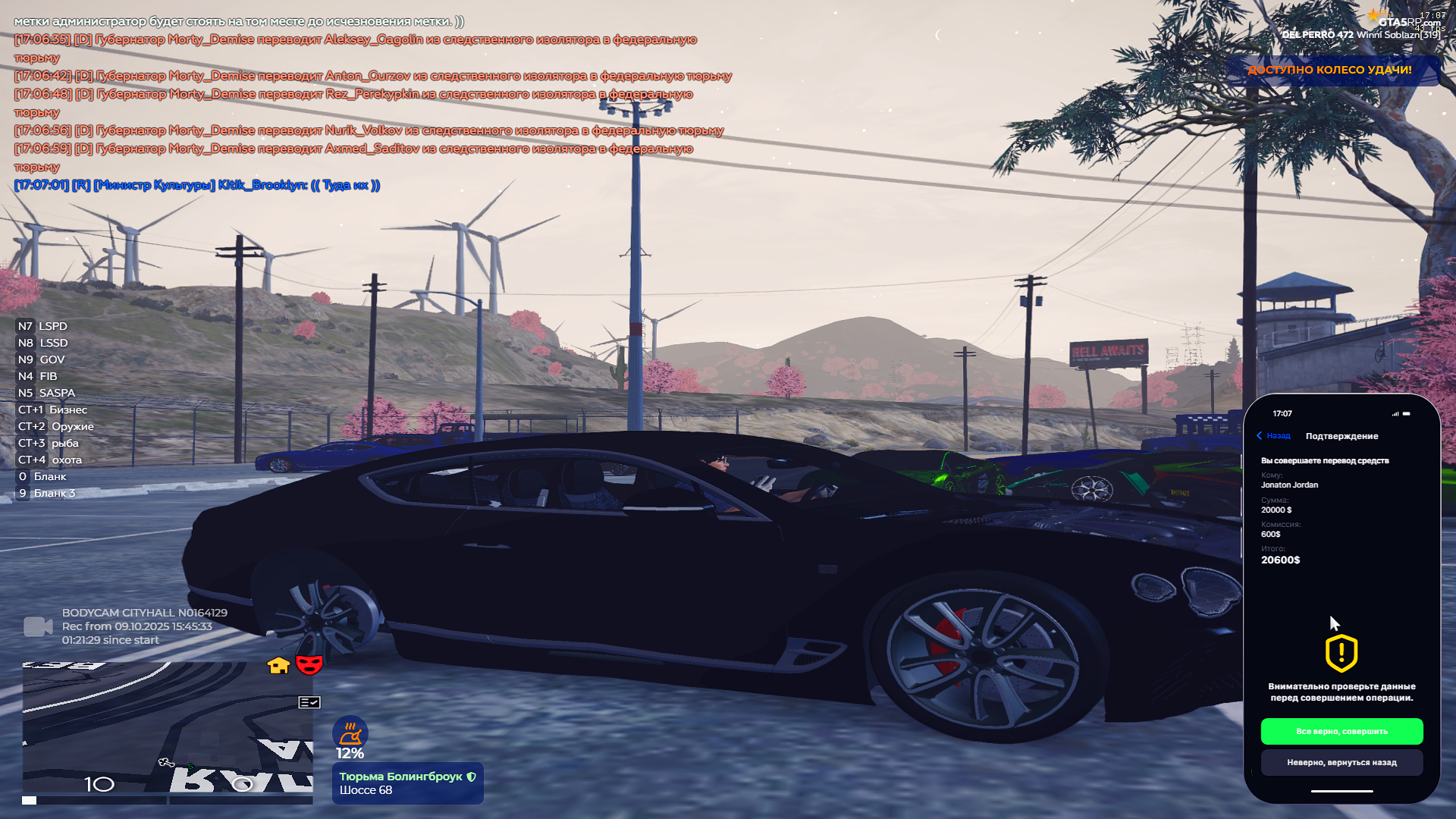Viewport: 1456px width, 819px height.
Task: Click the "Бланк 3" bind entry
Action: (x=46, y=493)
